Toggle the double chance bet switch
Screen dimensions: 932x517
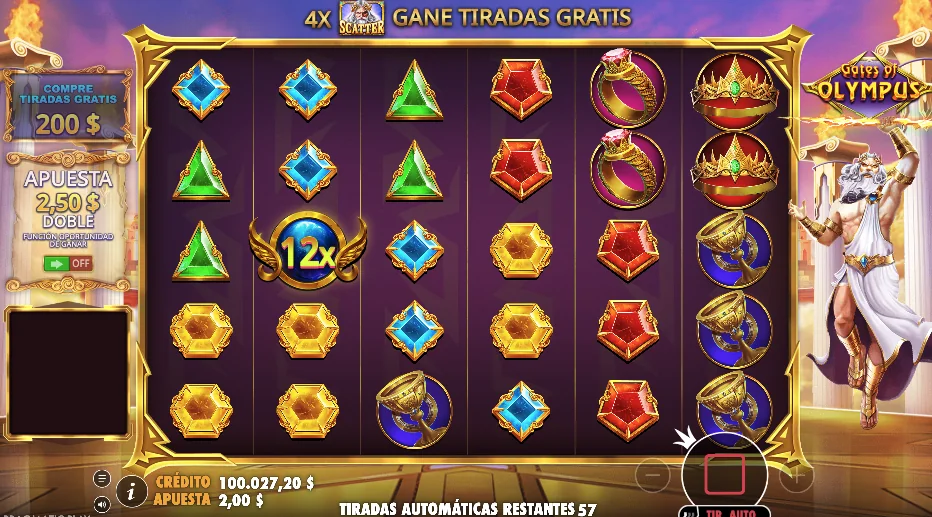tap(67, 263)
